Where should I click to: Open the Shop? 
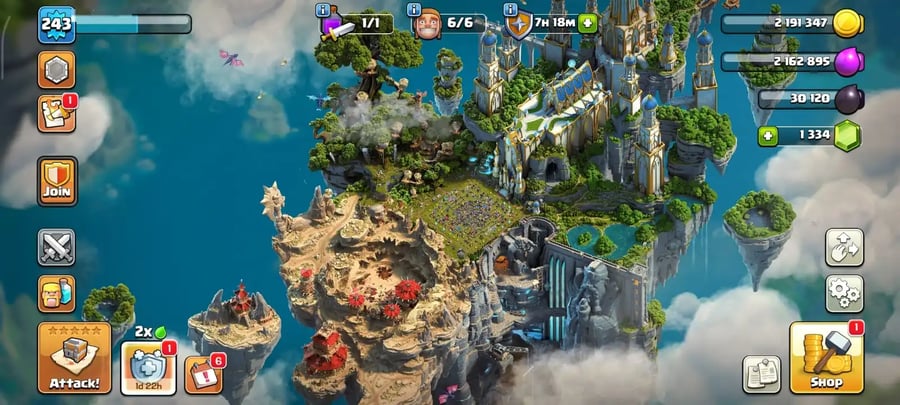point(826,357)
